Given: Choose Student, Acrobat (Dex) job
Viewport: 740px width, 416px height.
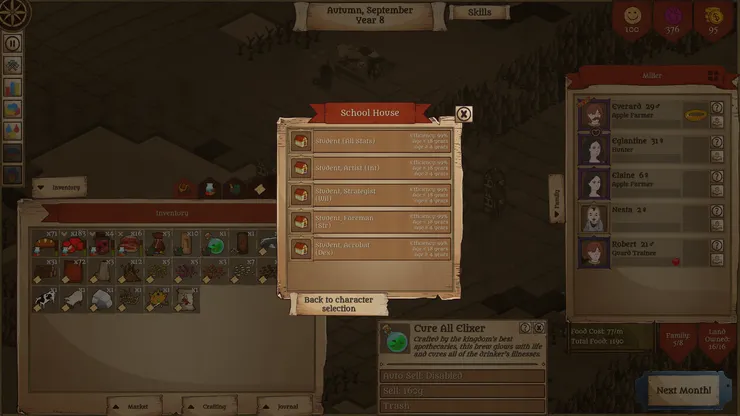Looking at the screenshot, I should tap(368, 249).
